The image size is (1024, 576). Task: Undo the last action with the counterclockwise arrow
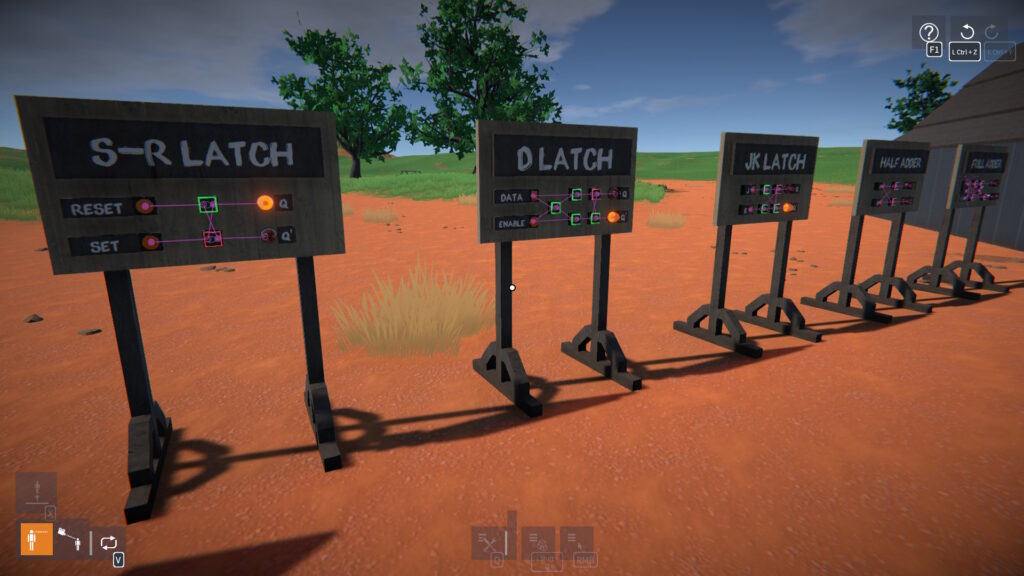pyautogui.click(x=966, y=32)
